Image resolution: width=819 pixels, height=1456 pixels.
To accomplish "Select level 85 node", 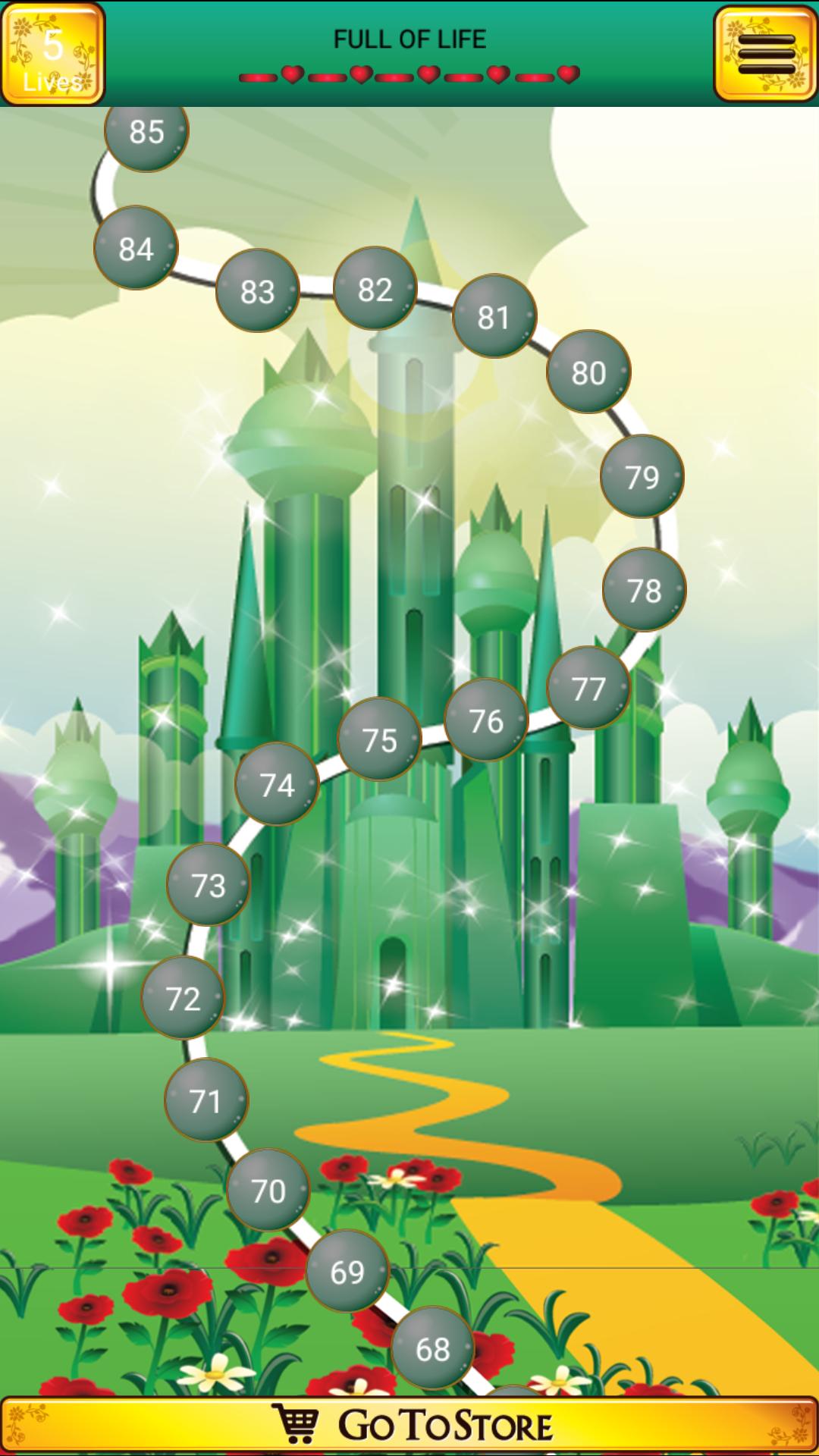I will tap(146, 132).
